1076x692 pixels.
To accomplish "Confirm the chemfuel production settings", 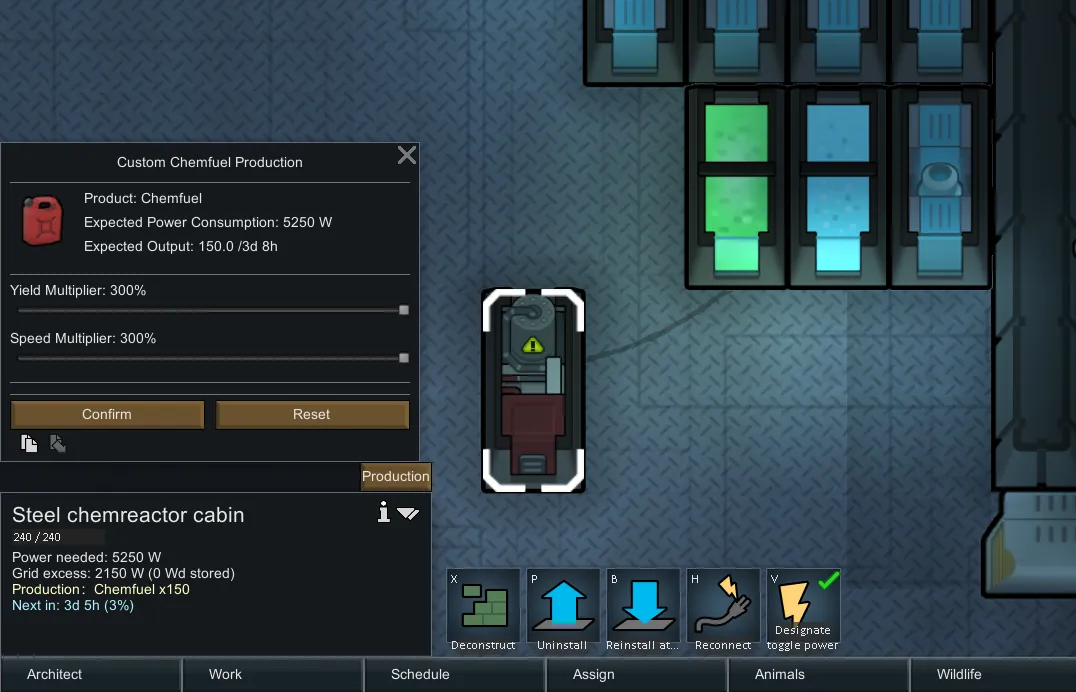I will point(107,414).
